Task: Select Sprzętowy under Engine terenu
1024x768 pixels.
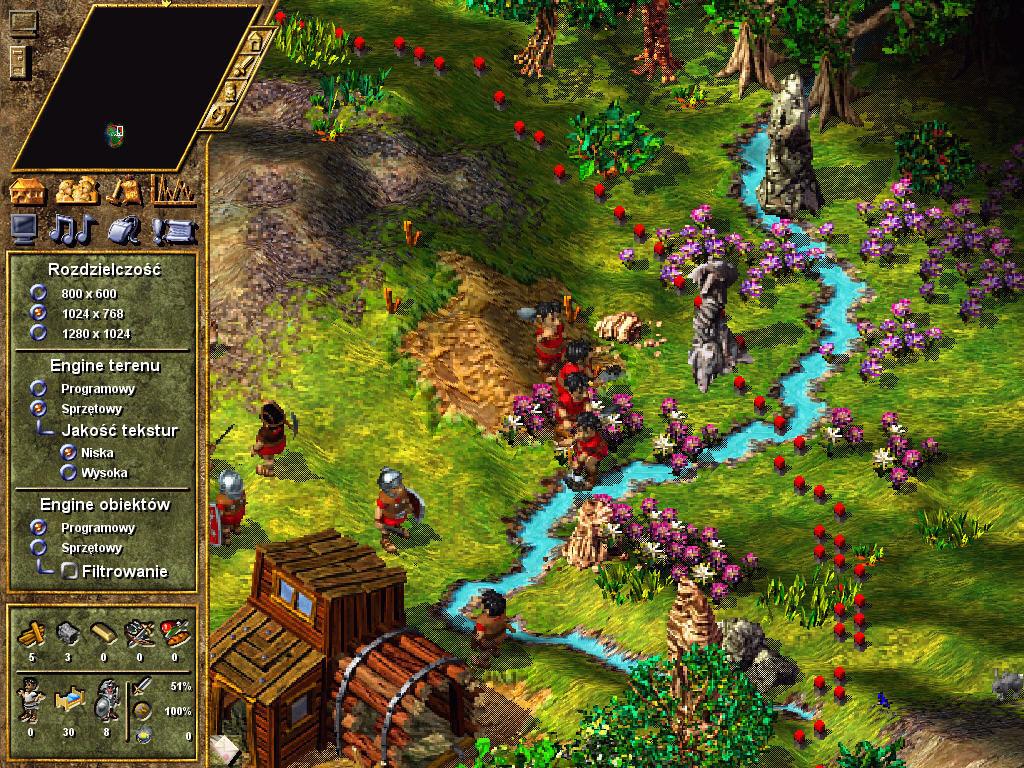Action: pyautogui.click(x=39, y=408)
